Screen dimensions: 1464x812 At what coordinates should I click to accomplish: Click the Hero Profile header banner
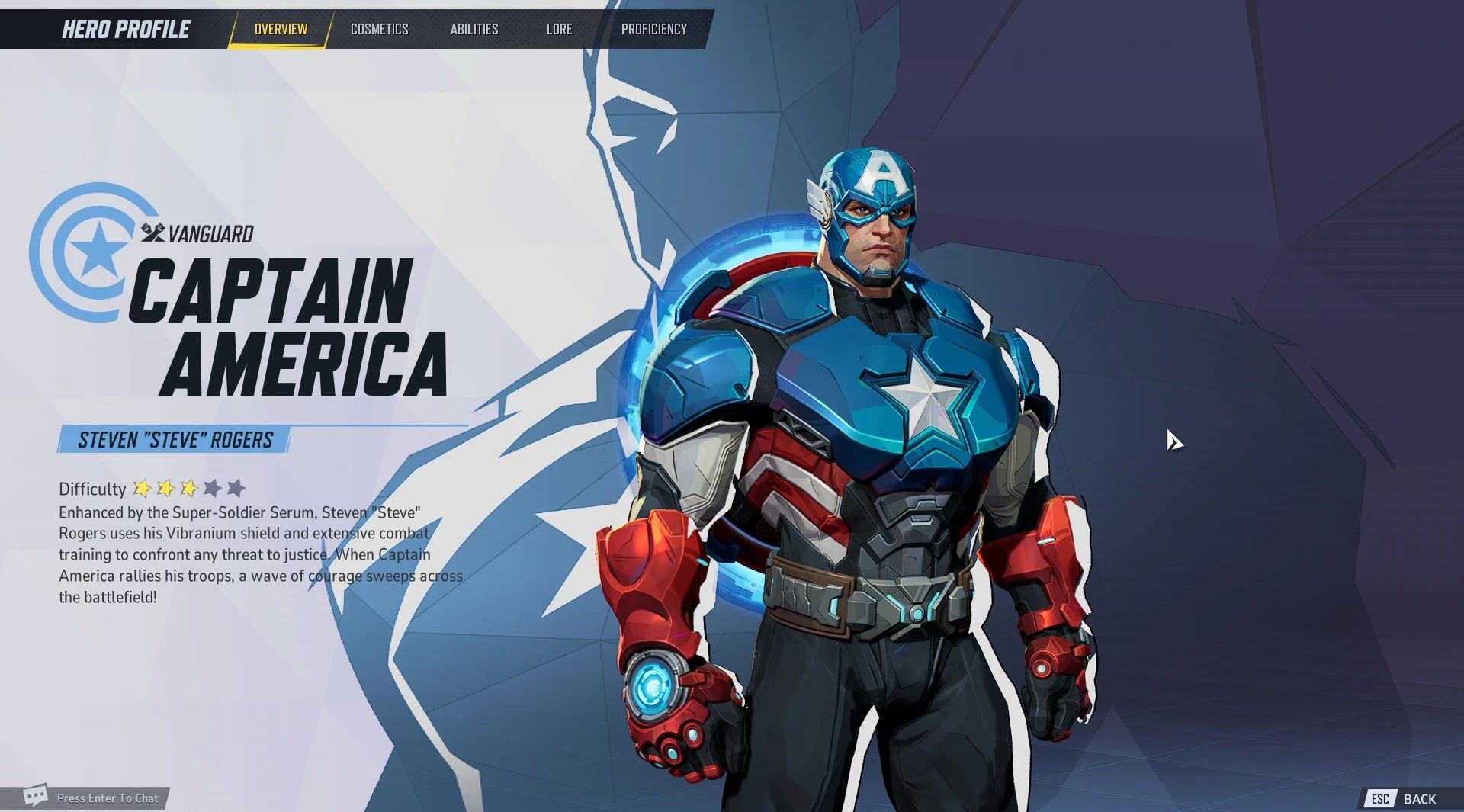[x=124, y=29]
